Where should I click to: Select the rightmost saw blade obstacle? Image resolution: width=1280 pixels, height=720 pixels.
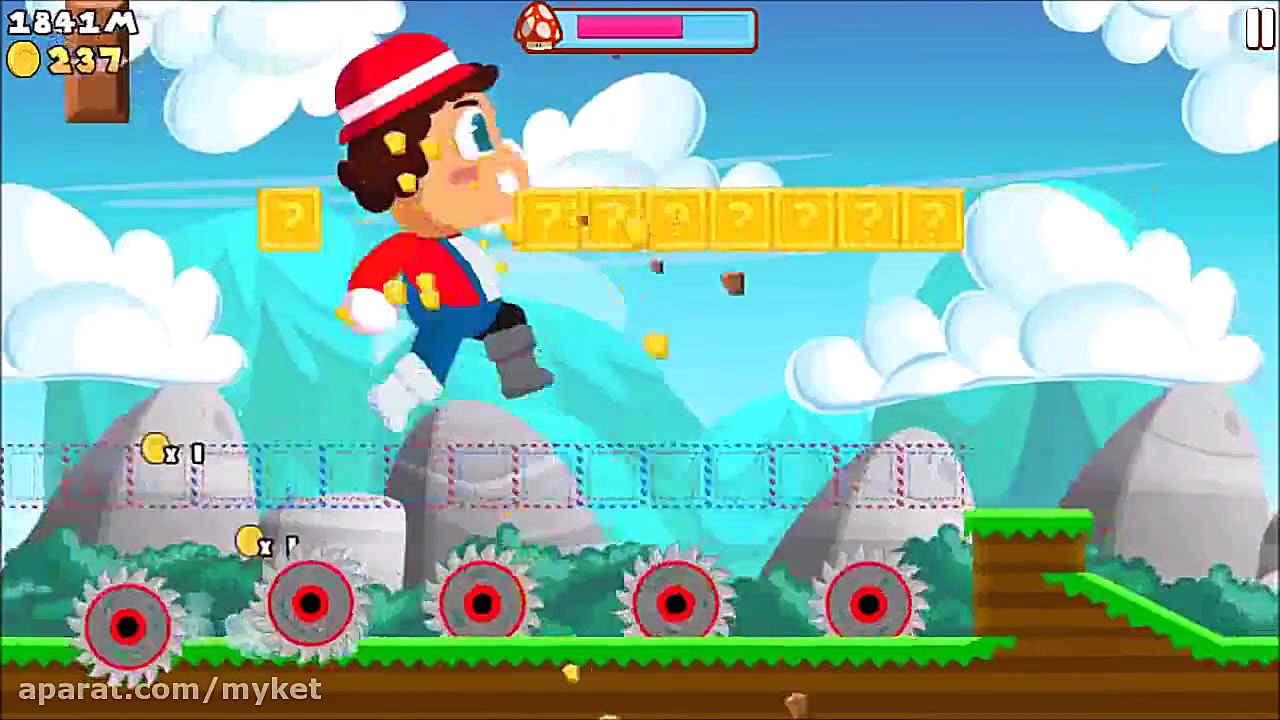(865, 600)
